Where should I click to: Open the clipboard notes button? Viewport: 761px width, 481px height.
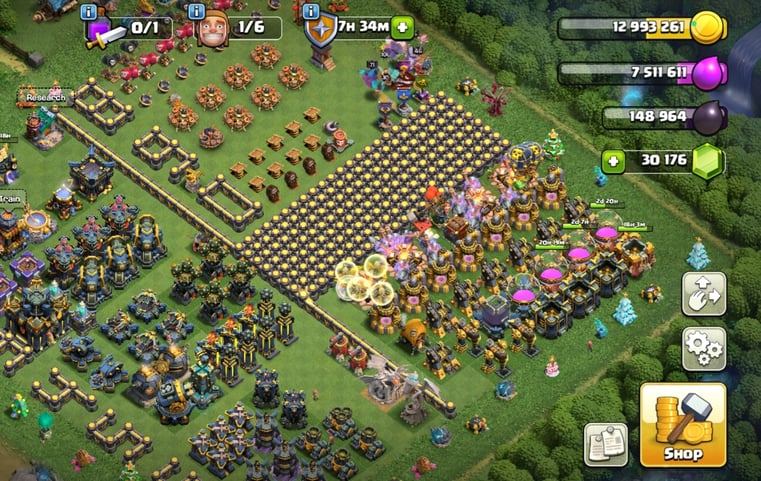click(x=605, y=443)
